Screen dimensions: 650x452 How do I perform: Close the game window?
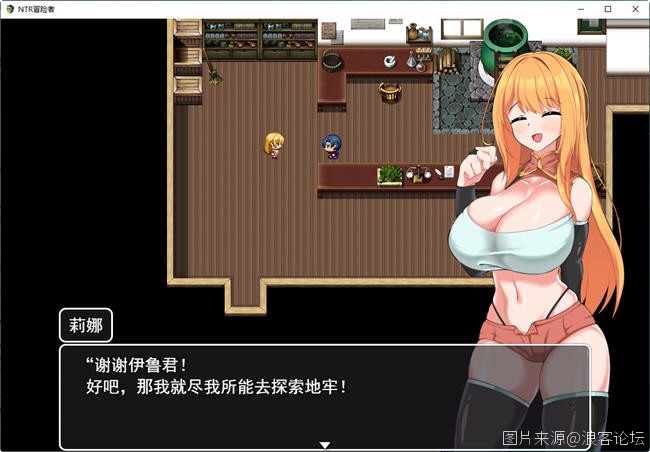[632, 9]
